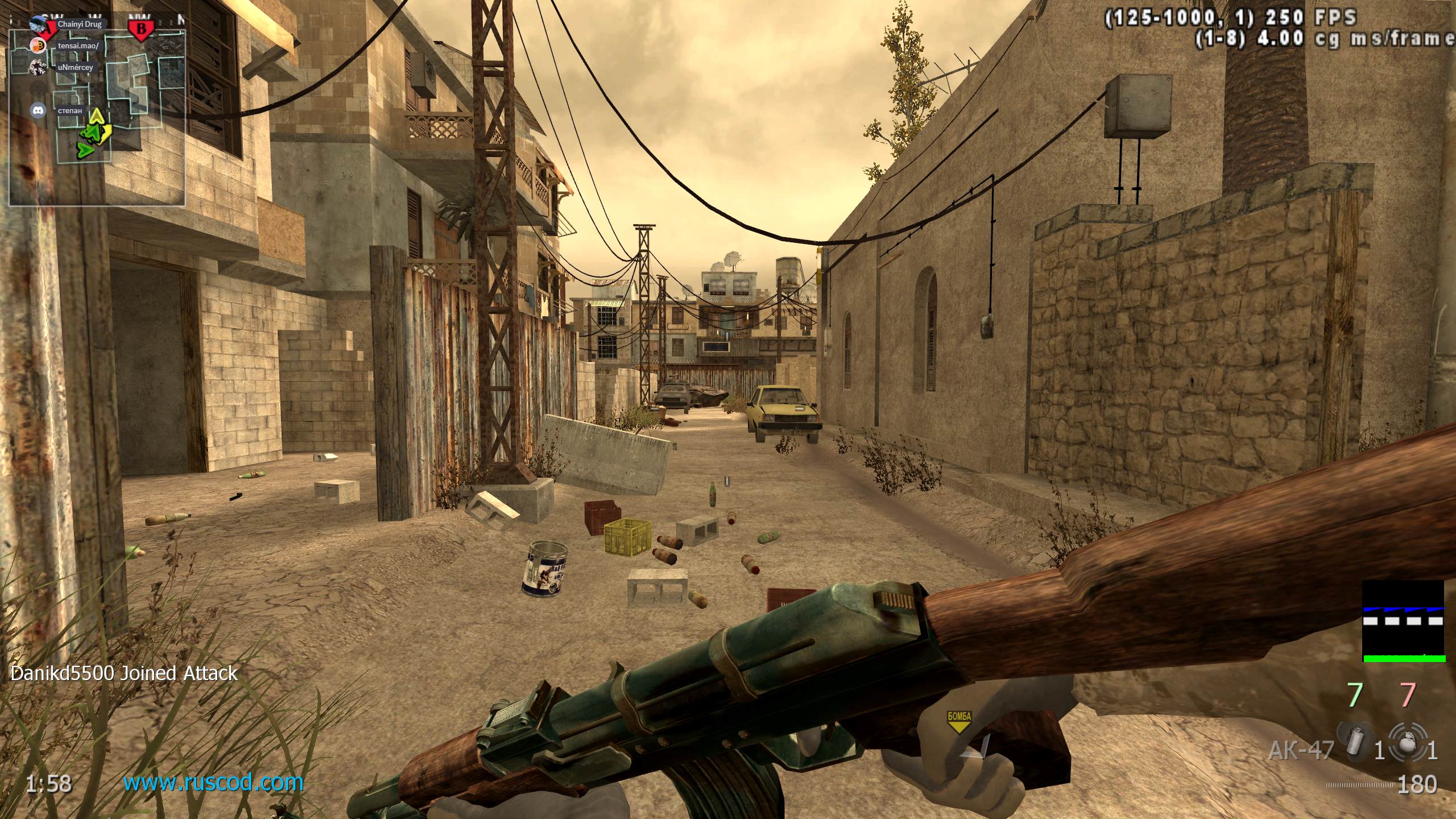The image size is (1456, 819).
Task: Select степан in the Discord overlay
Action: click(x=70, y=110)
